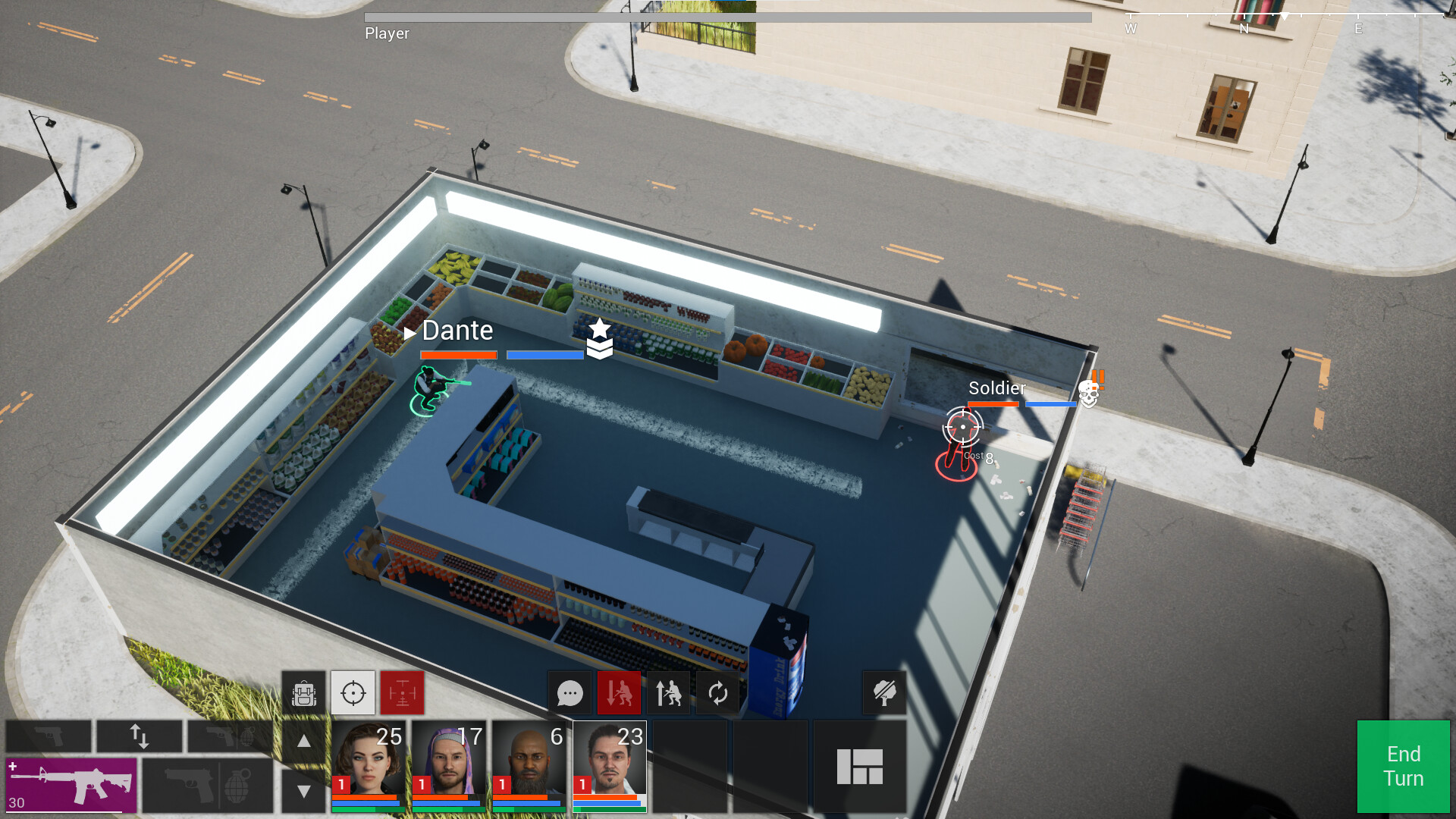
Task: Select the targeting crosshair mode
Action: click(x=352, y=692)
